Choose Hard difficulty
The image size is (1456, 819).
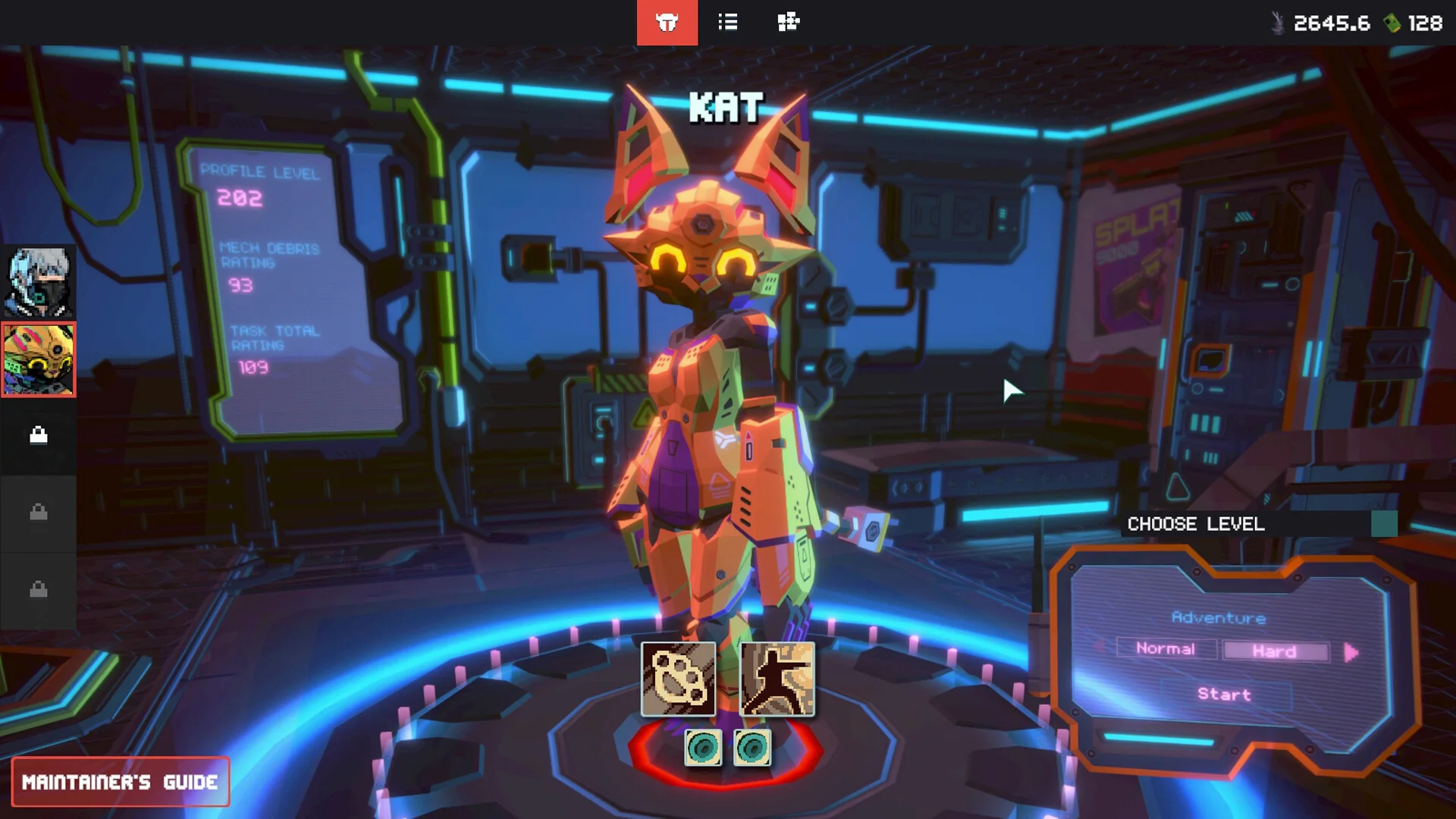1275,651
